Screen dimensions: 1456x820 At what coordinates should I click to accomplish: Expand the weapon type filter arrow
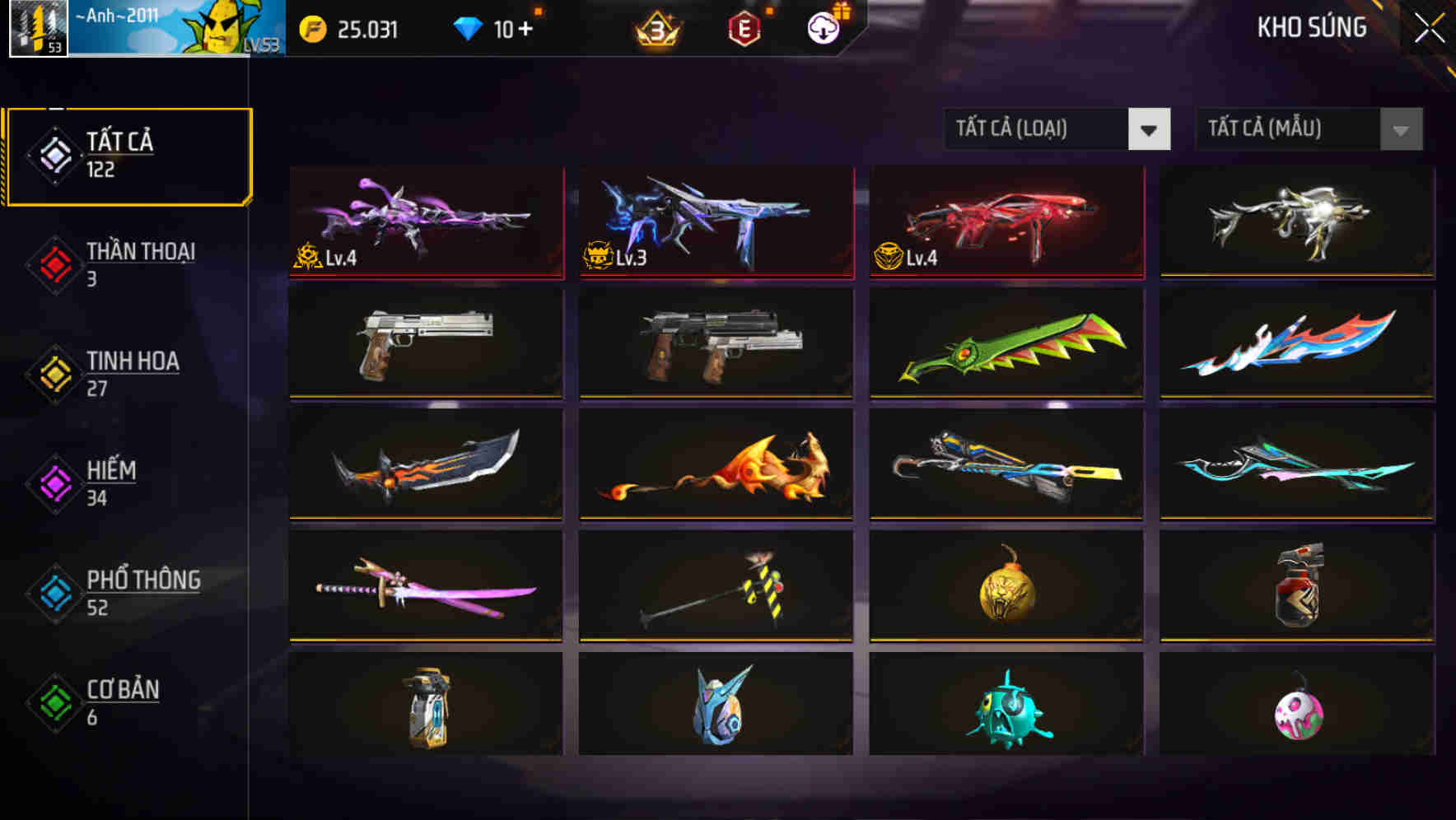pos(1150,129)
